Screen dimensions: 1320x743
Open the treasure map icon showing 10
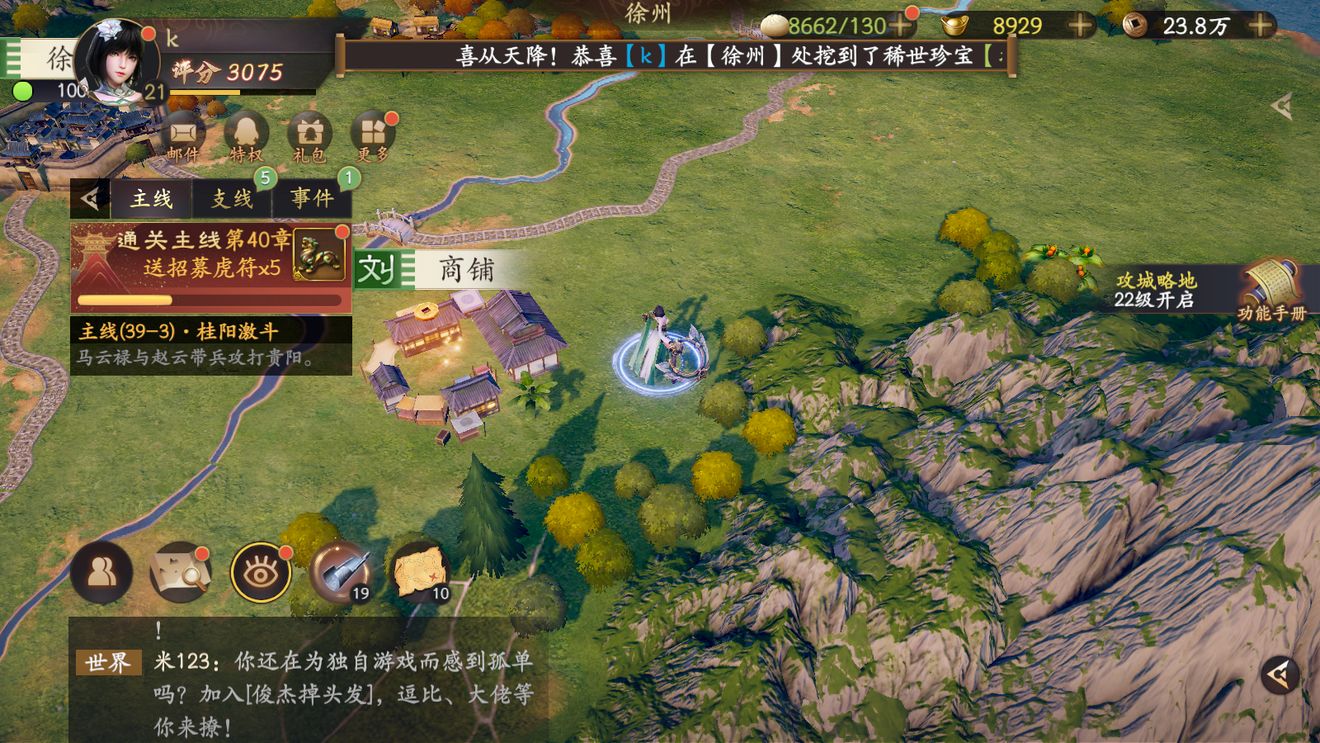pyautogui.click(x=421, y=570)
